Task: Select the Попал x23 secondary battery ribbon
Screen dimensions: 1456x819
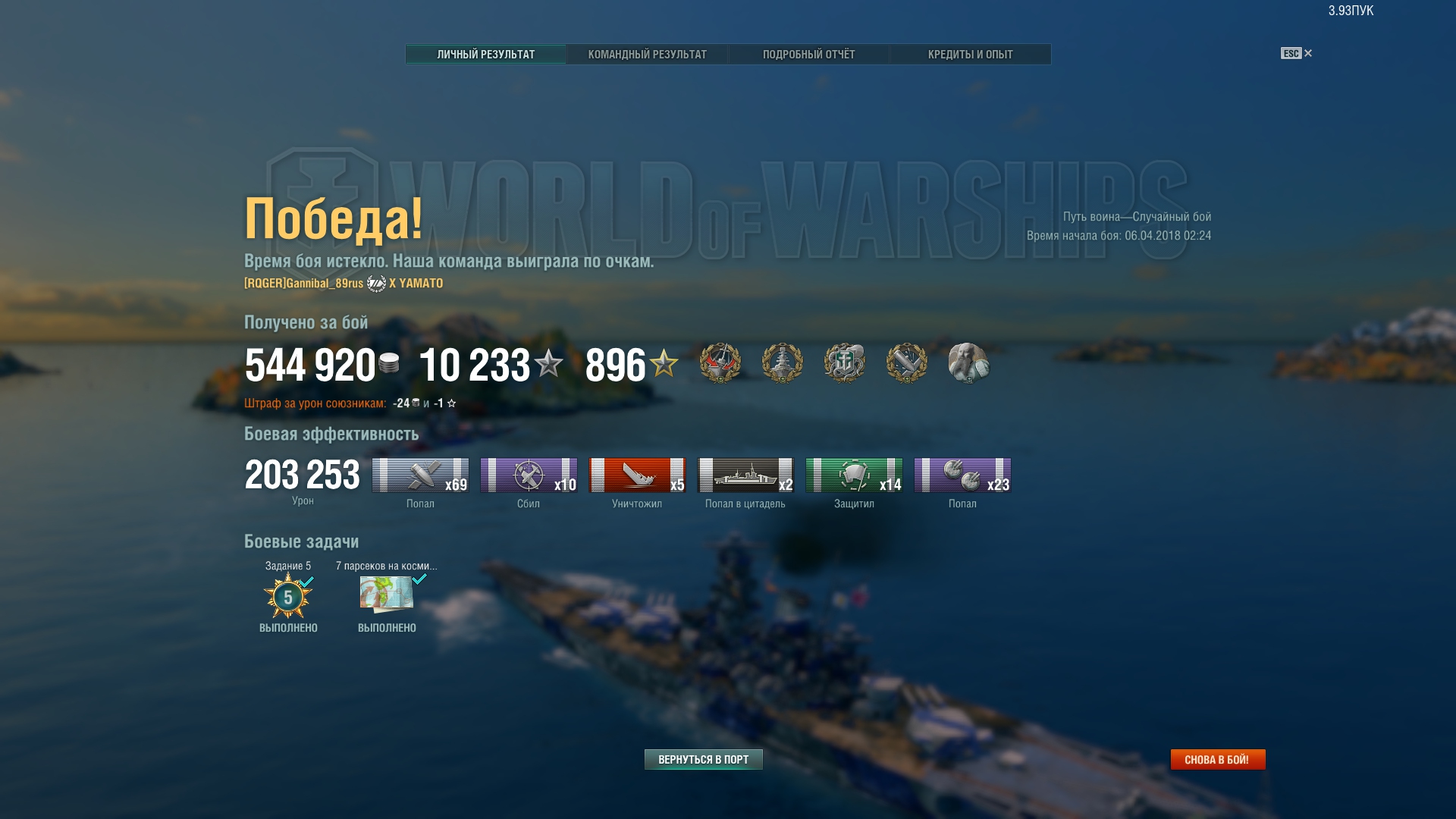Action: [962, 475]
